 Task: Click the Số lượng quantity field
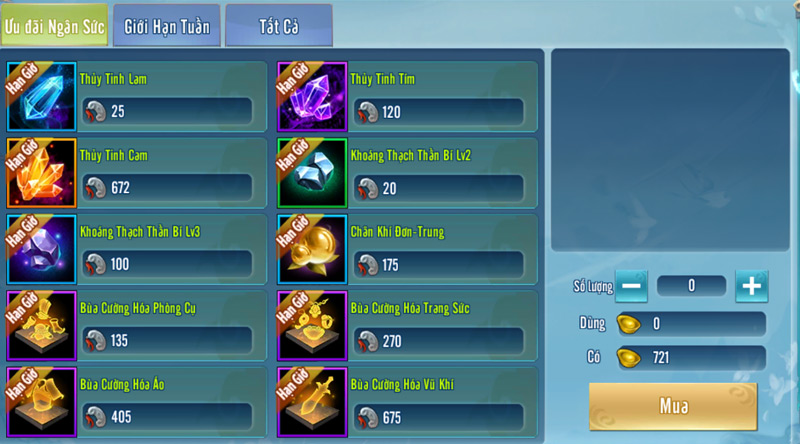[x=691, y=286]
